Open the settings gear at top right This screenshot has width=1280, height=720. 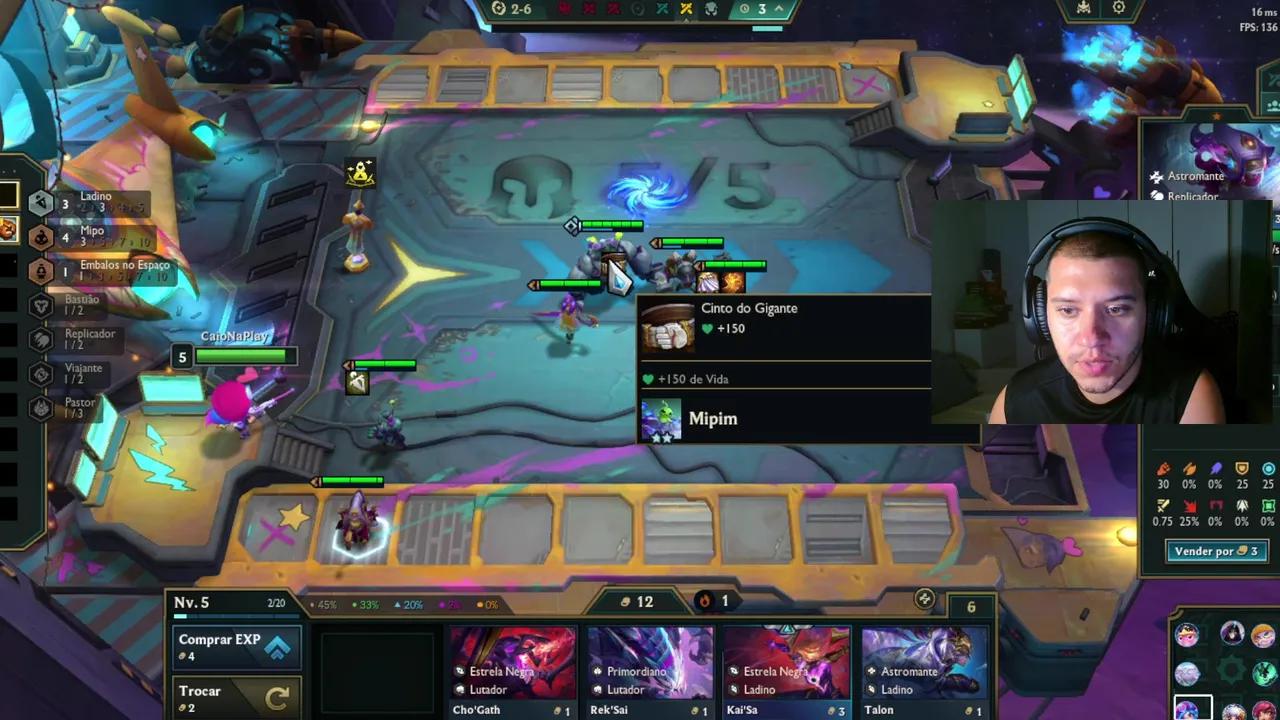(x=1118, y=8)
